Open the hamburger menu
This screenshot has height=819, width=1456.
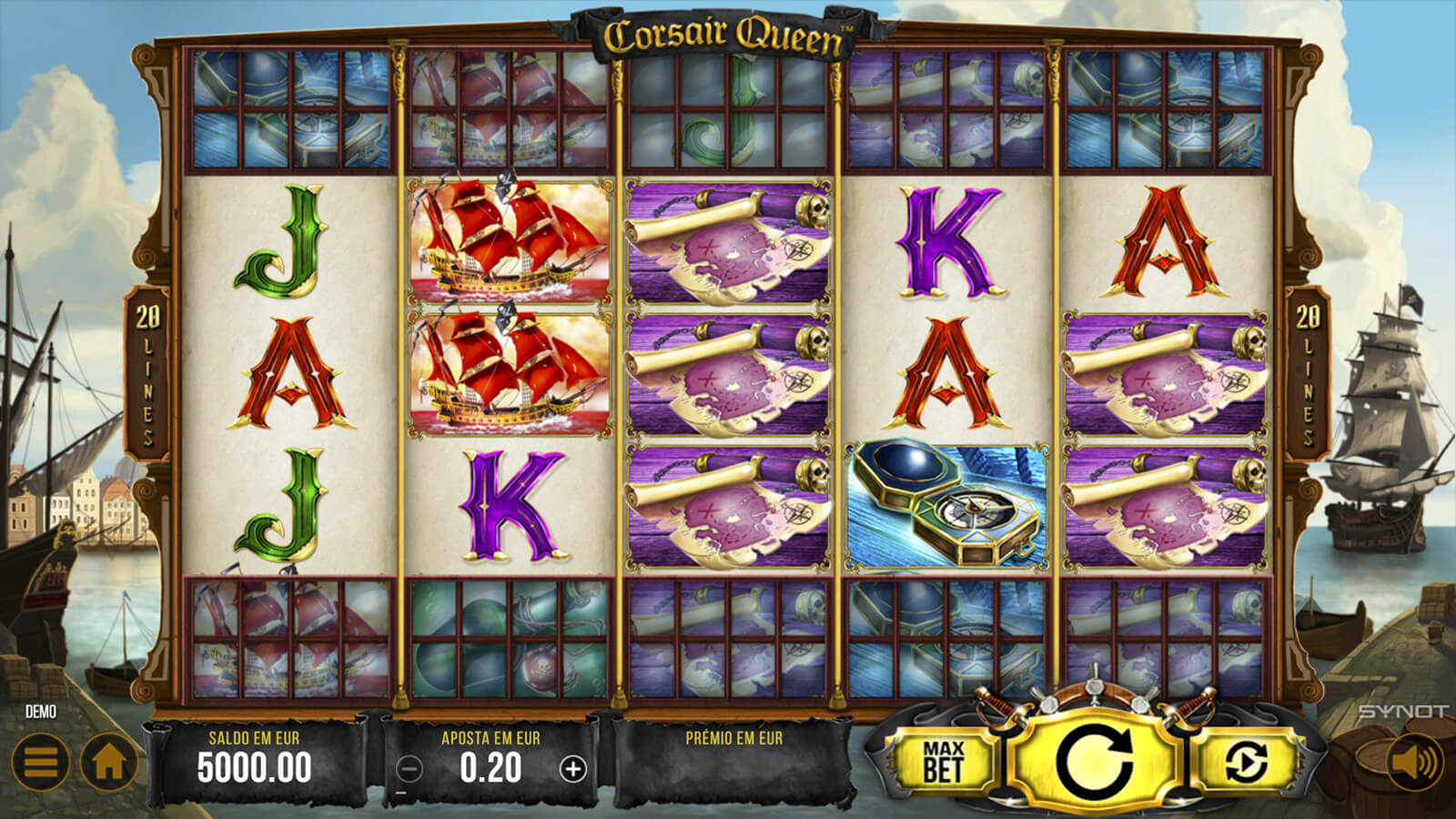click(40, 762)
